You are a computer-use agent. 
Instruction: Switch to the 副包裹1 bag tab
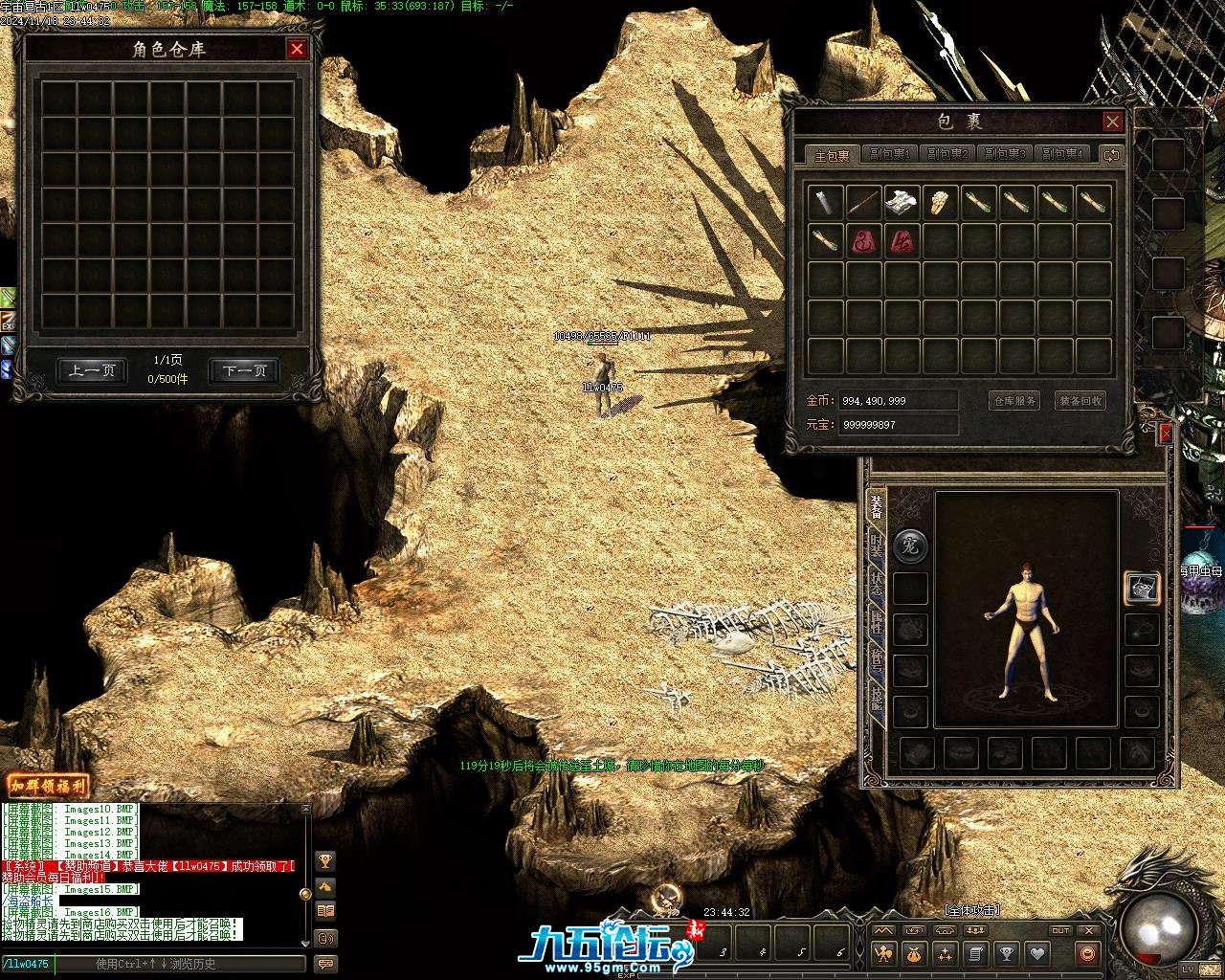point(890,154)
